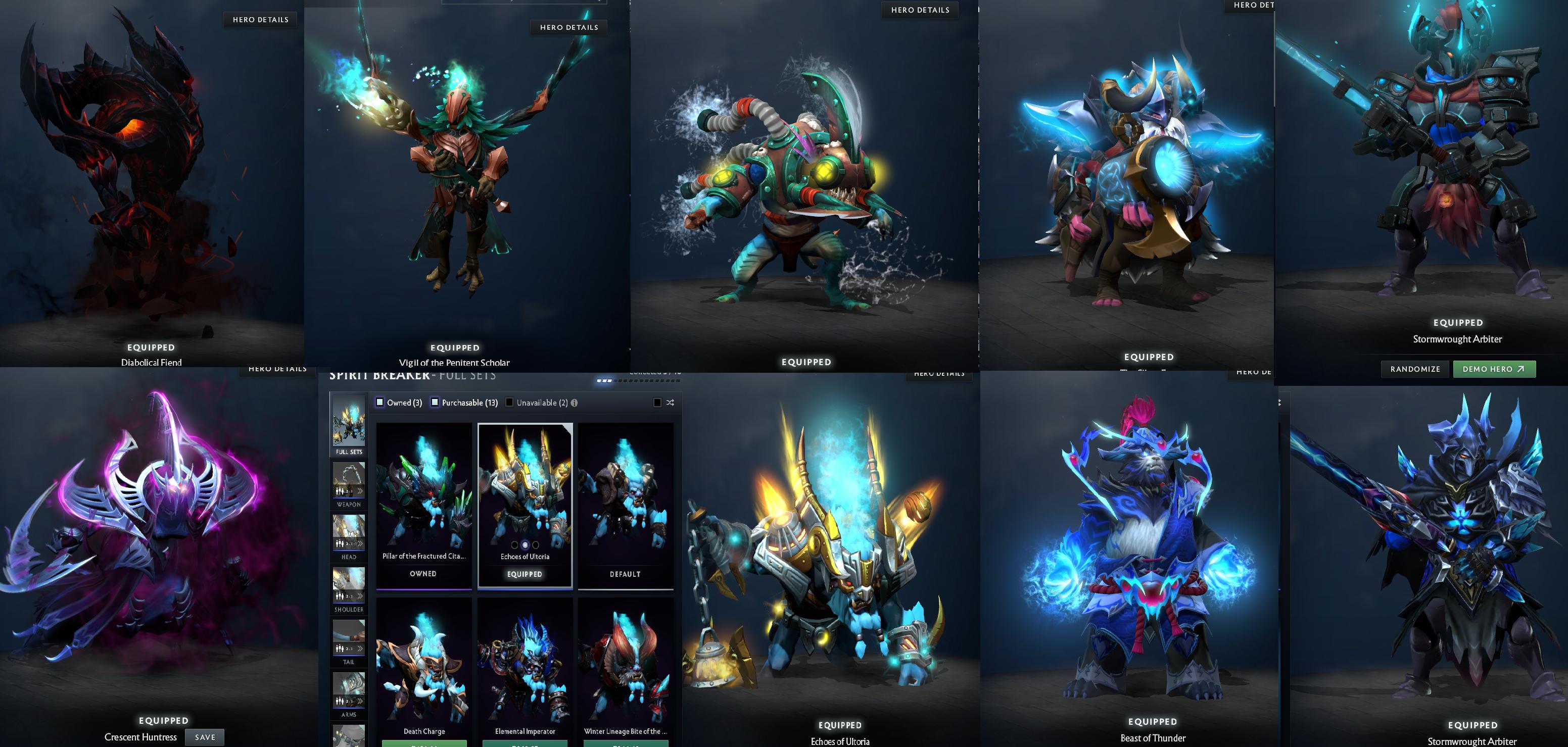Expand the HEAD slot chevron arrows

click(360, 544)
